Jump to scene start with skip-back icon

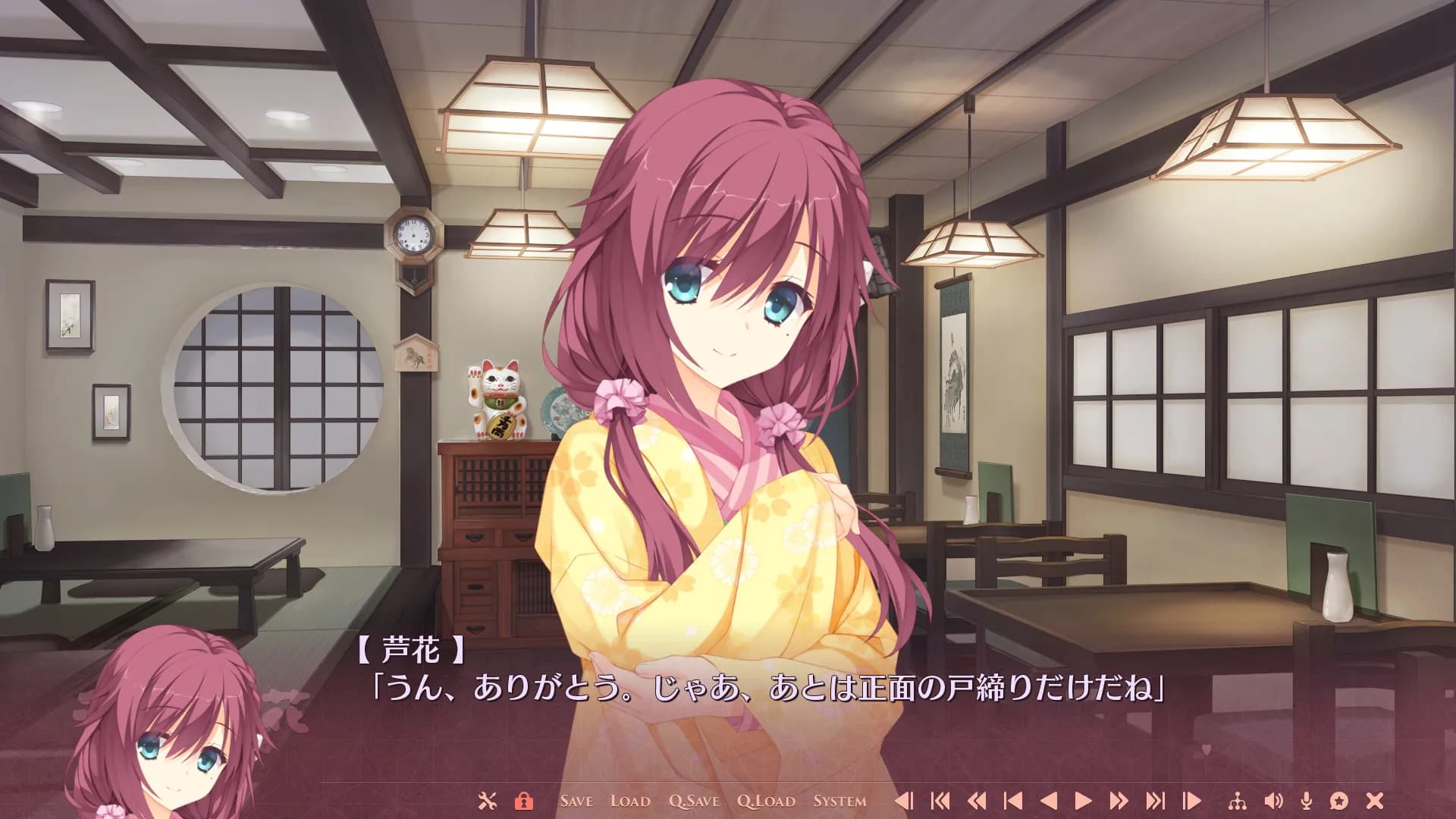pos(940,800)
